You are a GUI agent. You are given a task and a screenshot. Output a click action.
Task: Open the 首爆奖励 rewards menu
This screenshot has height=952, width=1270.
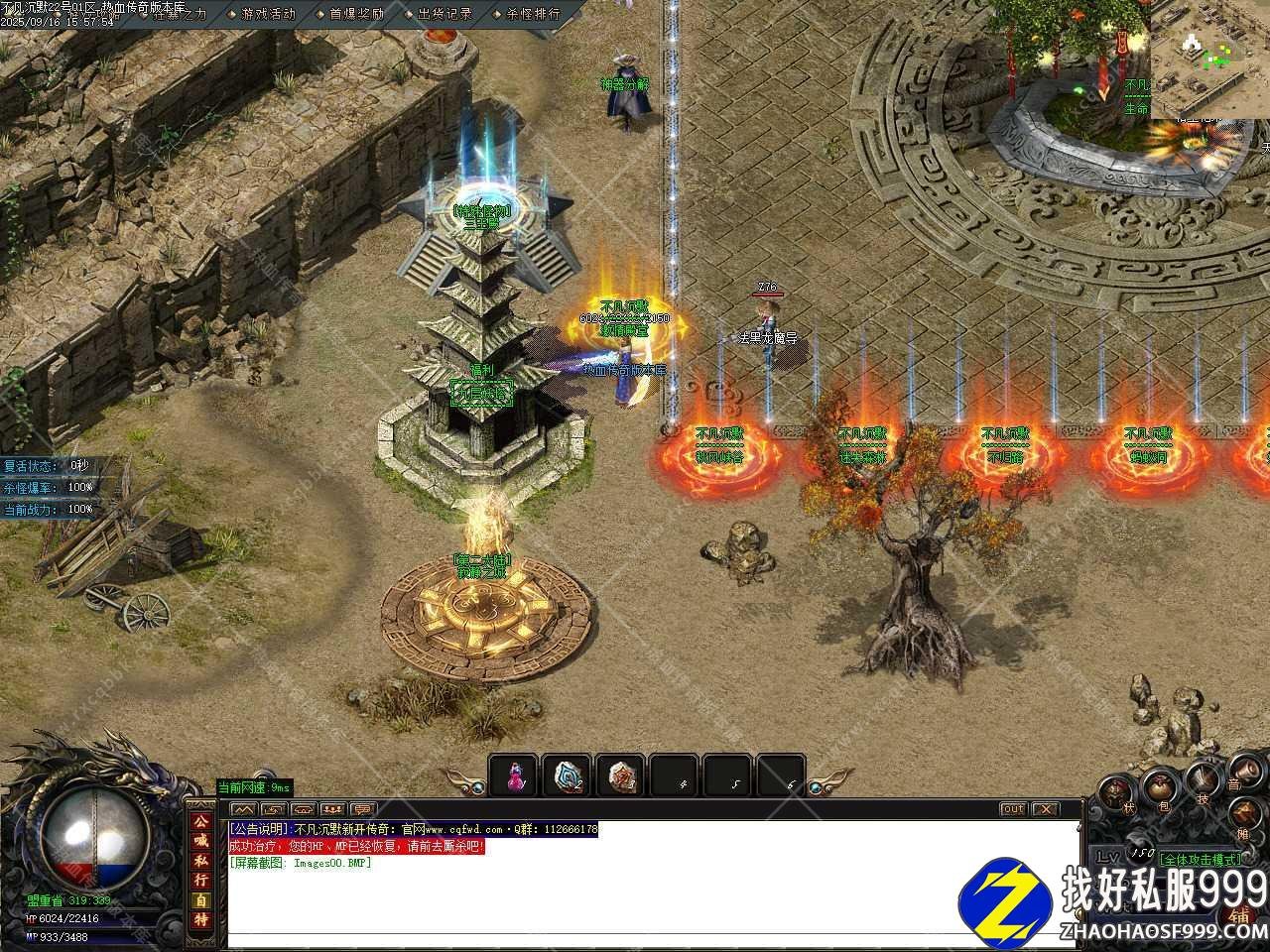(356, 14)
